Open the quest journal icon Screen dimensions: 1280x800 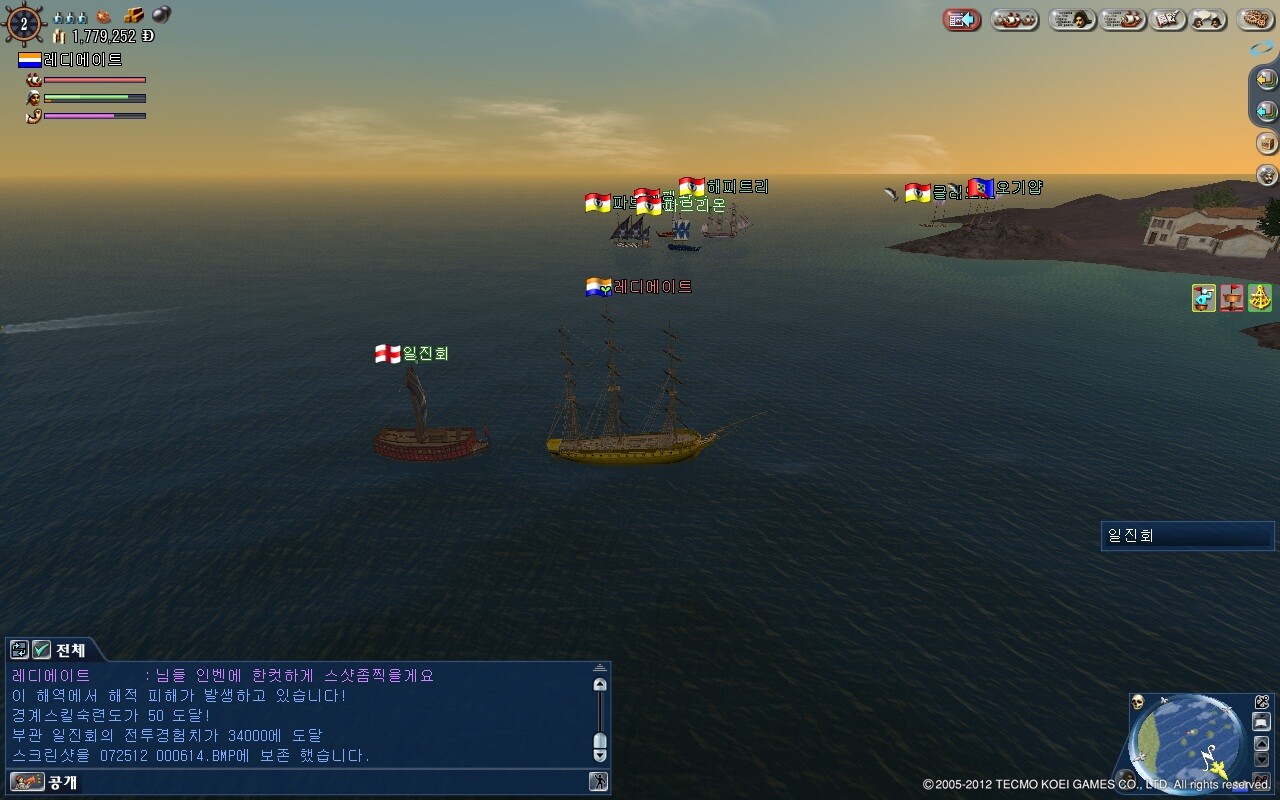(1167, 20)
